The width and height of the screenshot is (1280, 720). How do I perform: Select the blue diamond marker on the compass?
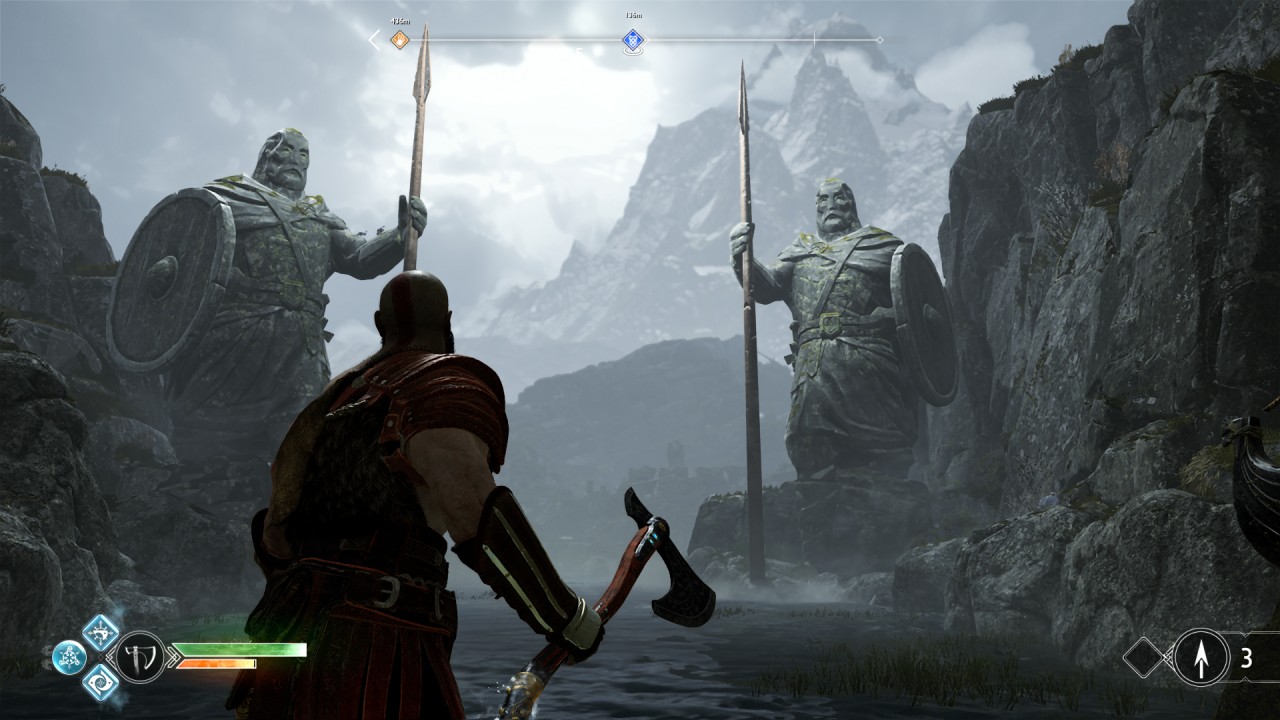(632, 40)
